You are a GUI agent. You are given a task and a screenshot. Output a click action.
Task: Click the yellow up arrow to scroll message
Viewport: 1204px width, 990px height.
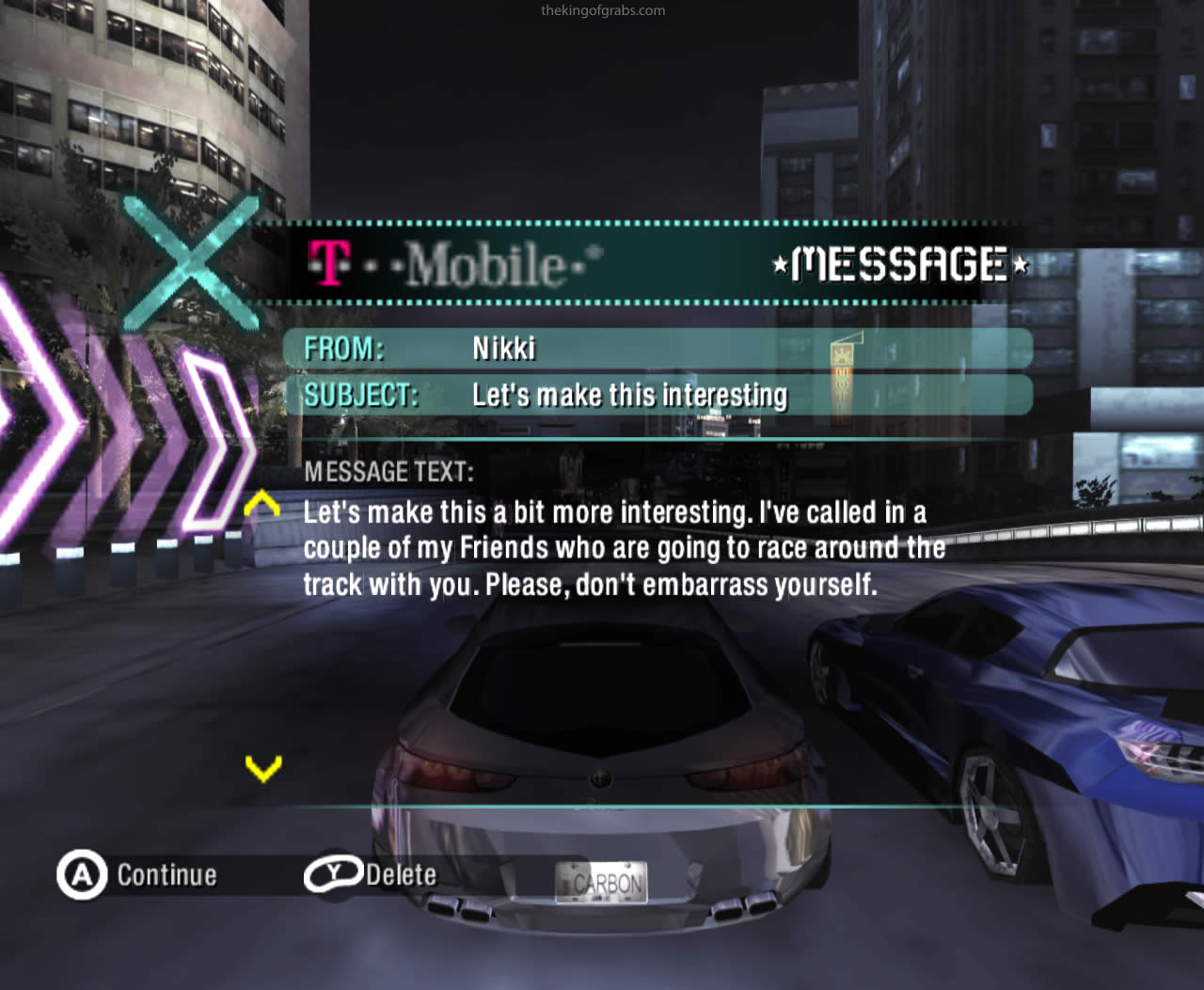262,505
